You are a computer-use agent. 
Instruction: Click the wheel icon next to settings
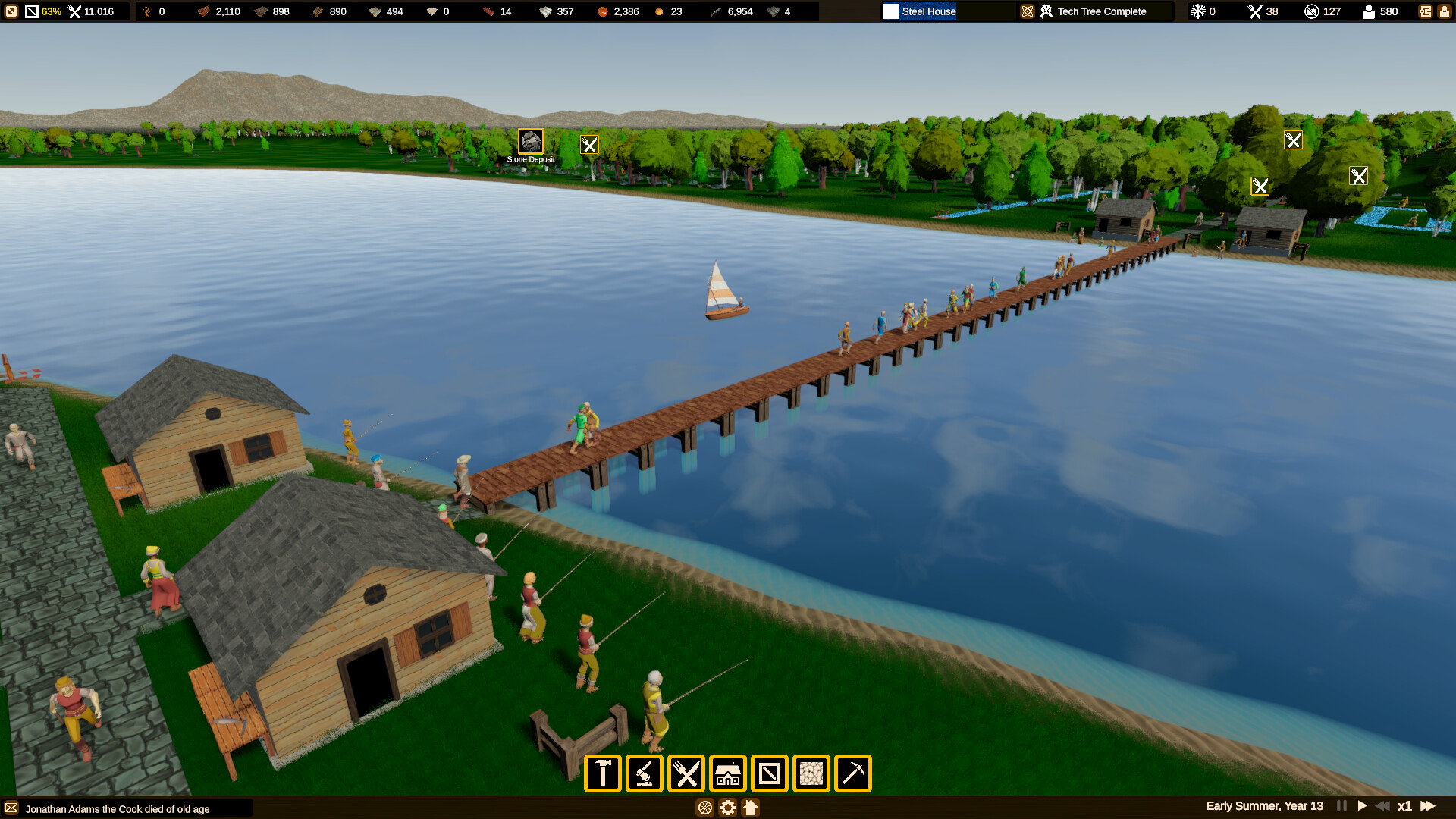(706, 808)
